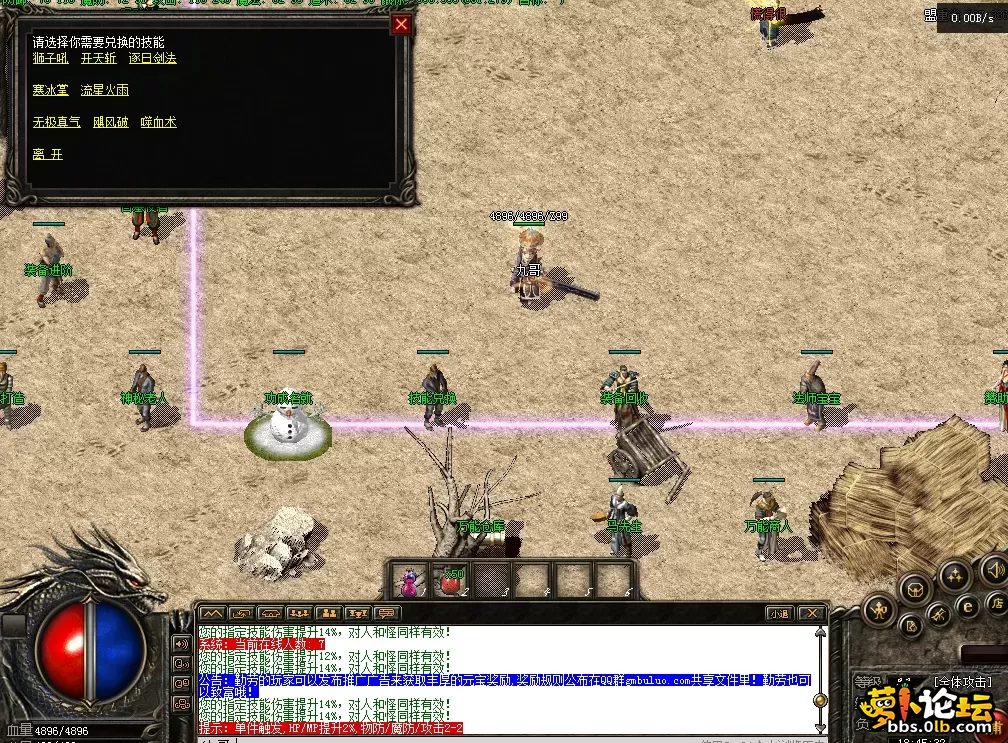Use the pink potion in hotbar slot 1

409,580
